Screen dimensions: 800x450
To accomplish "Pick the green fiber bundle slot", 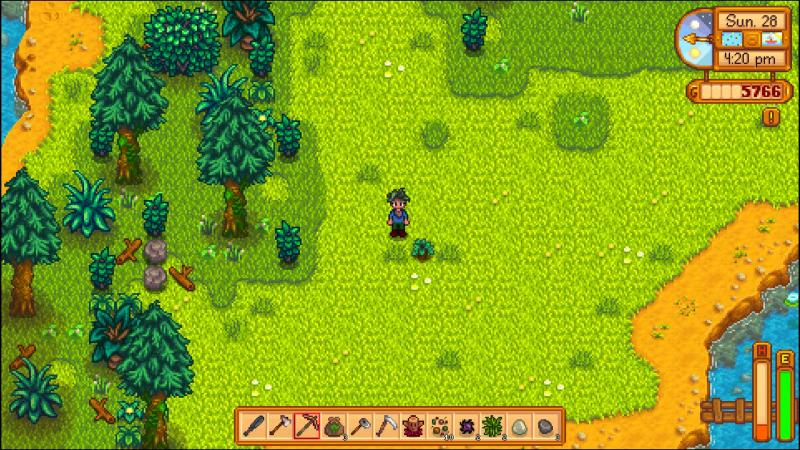I will [491, 425].
